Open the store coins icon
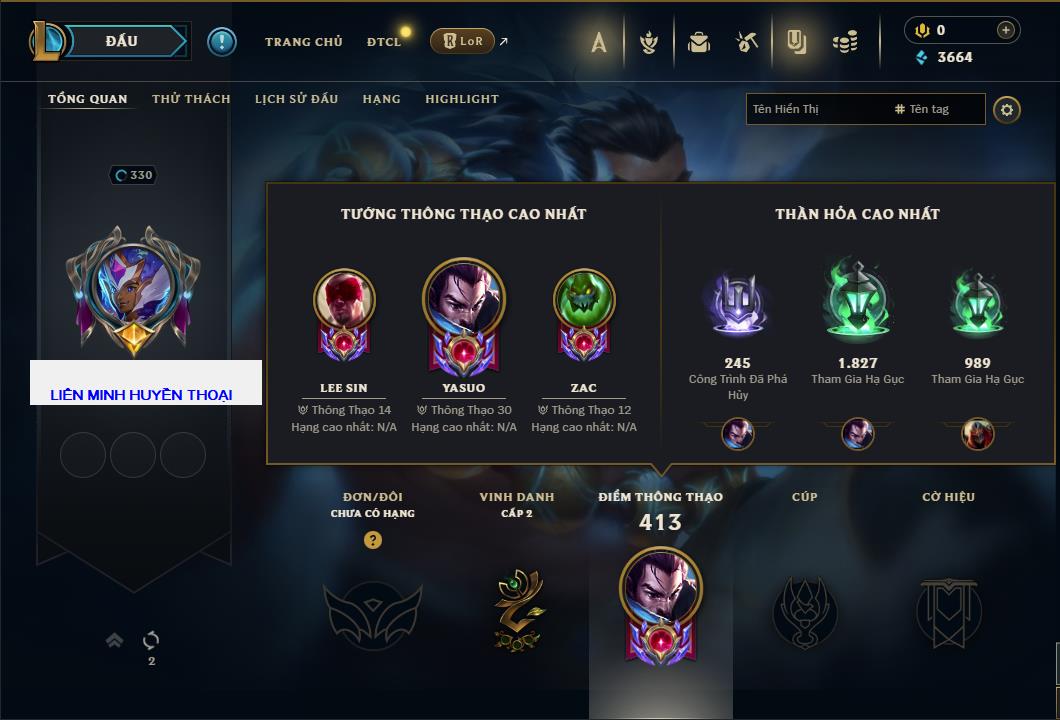Image resolution: width=1060 pixels, height=720 pixels. [x=845, y=42]
